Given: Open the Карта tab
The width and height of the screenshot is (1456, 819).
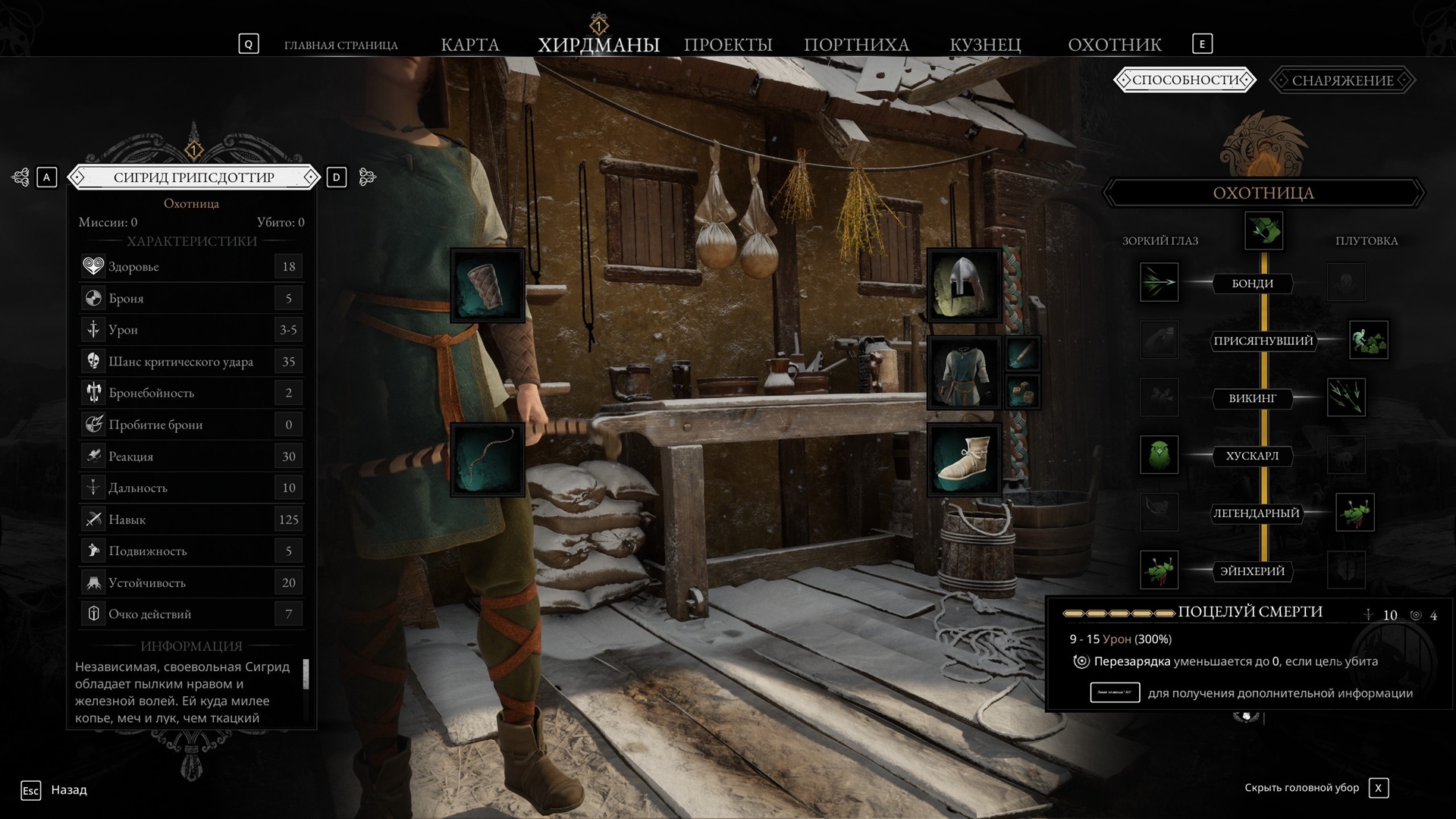Looking at the screenshot, I should 470,45.
